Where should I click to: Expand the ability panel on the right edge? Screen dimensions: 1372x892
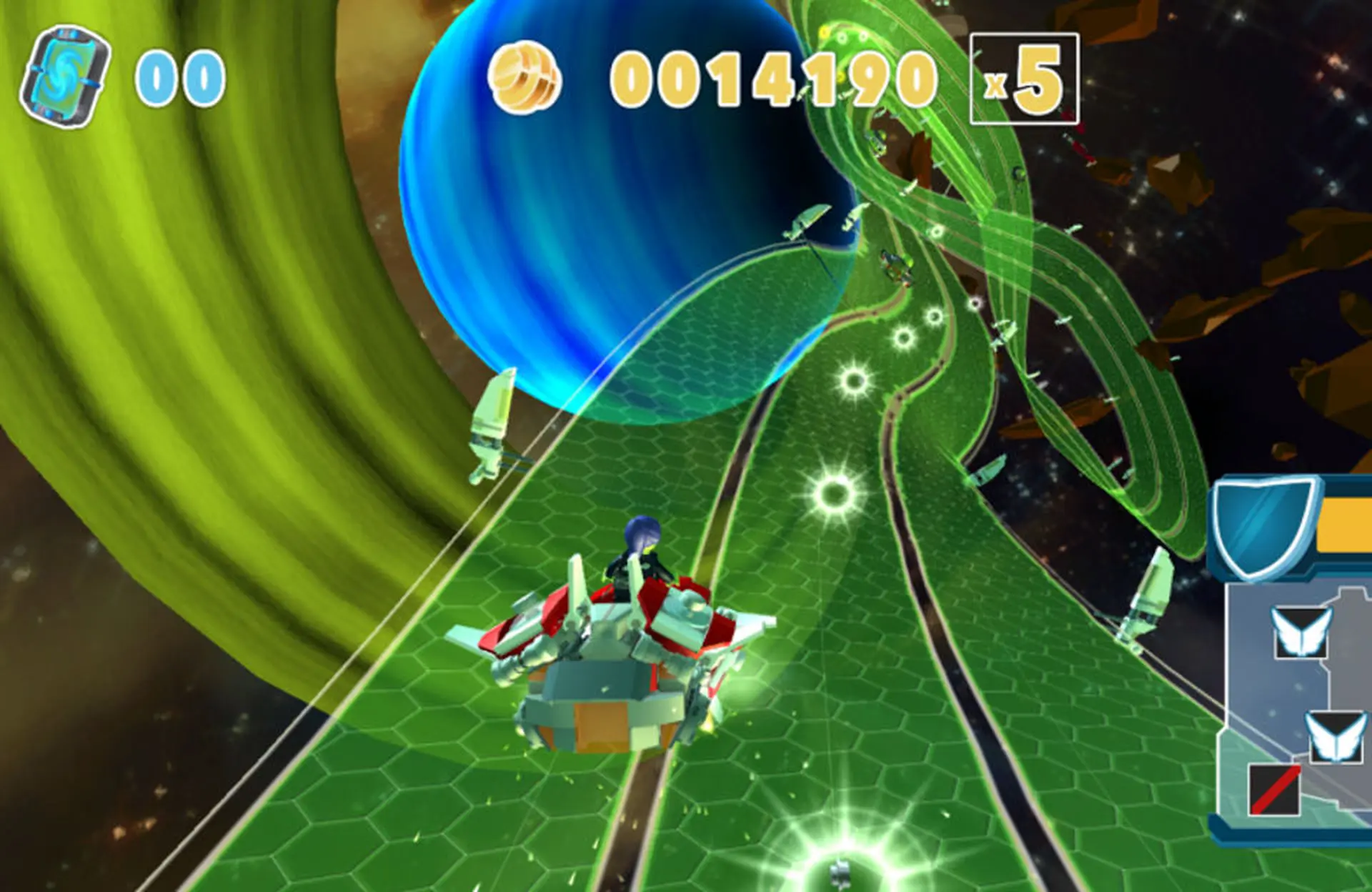point(1322,708)
